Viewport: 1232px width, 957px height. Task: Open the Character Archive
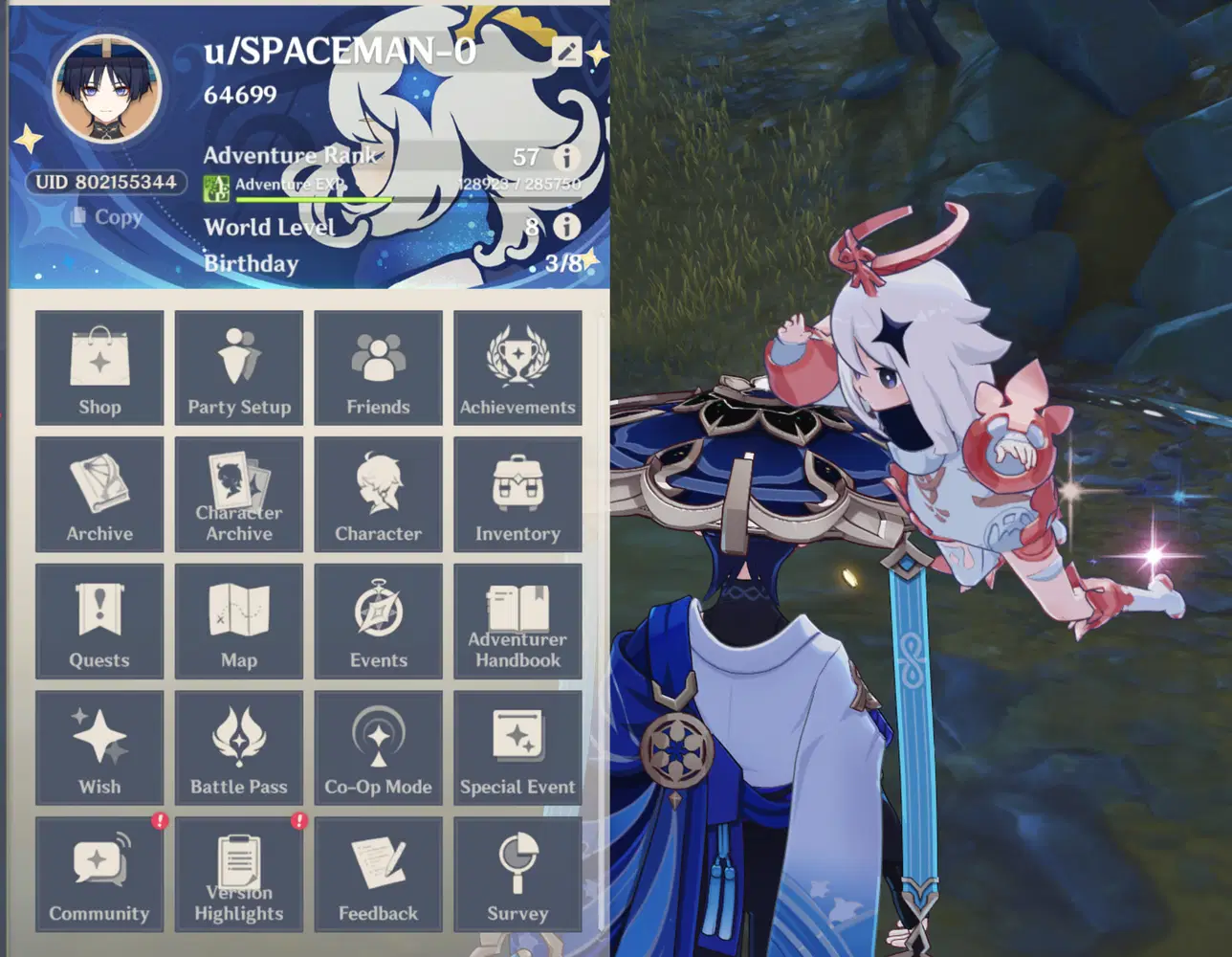(239, 494)
